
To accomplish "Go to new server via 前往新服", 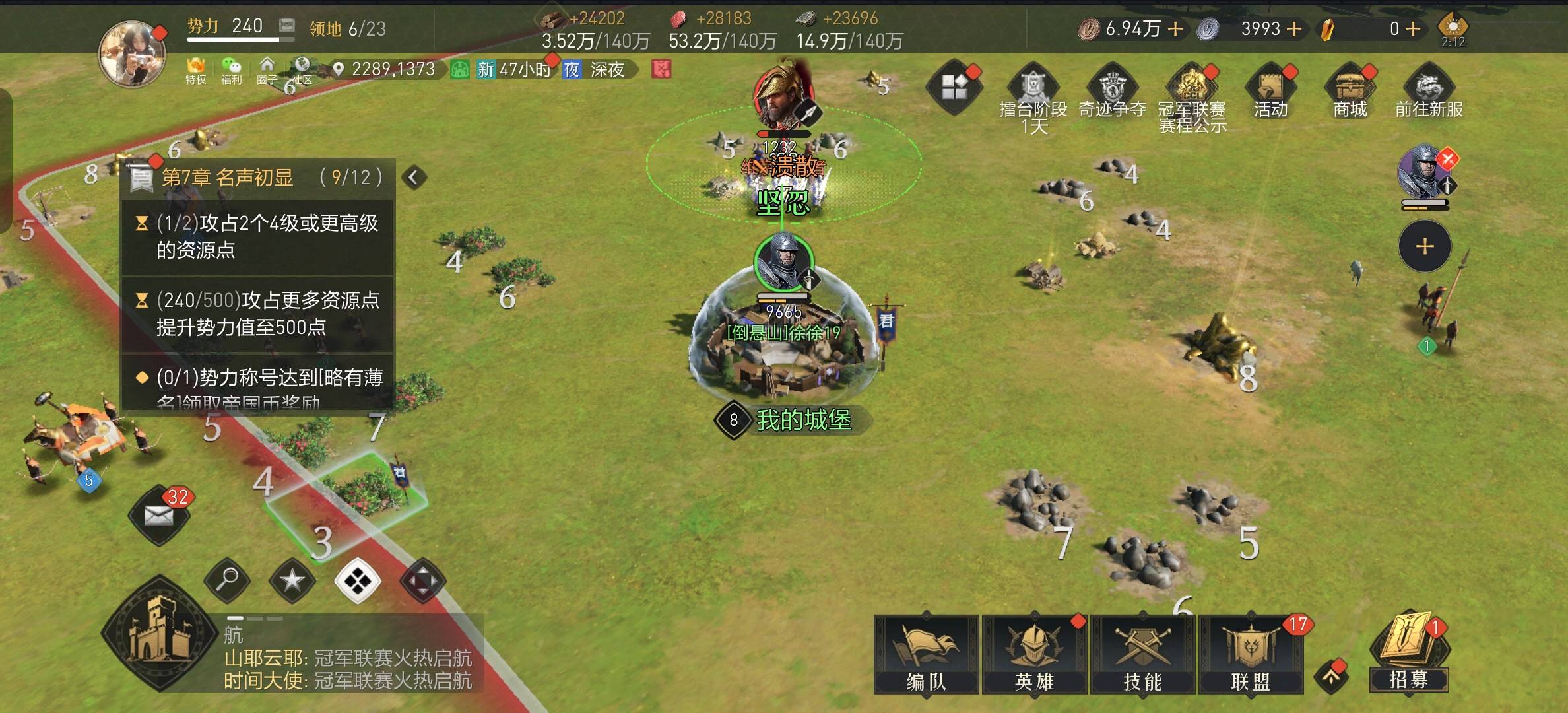I will click(x=1429, y=92).
